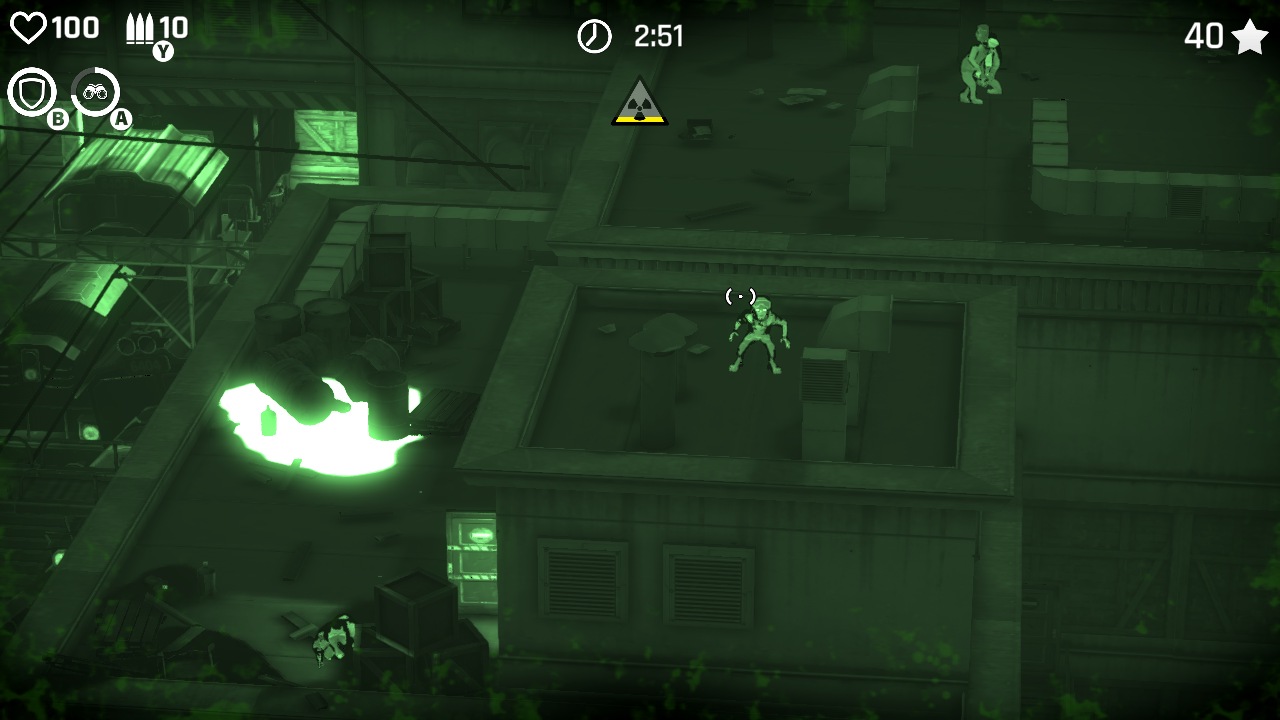Select the shield ability icon
Image resolution: width=1280 pixels, height=720 pixels.
click(32, 90)
